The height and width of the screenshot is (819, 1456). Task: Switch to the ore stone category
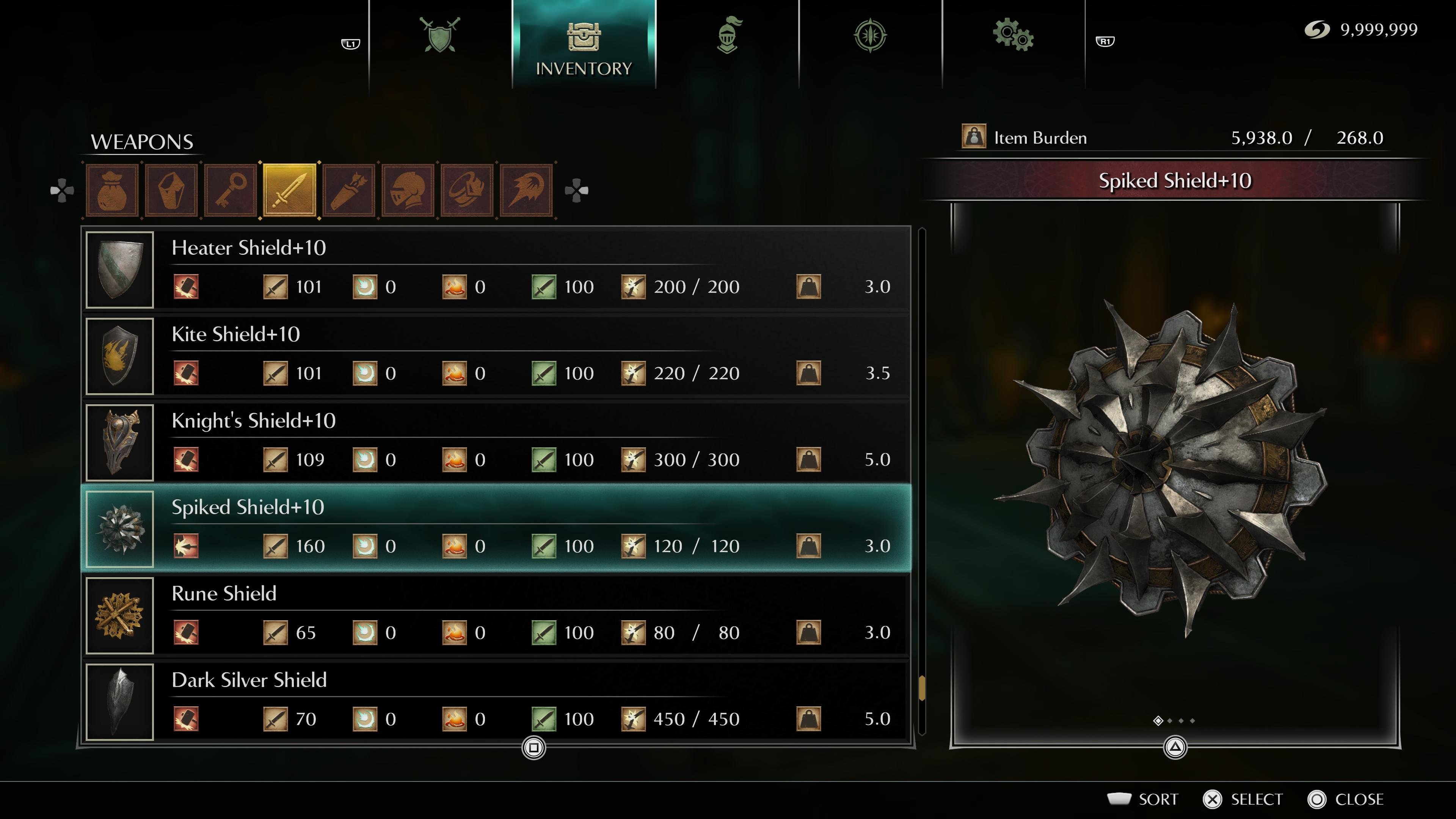[172, 190]
